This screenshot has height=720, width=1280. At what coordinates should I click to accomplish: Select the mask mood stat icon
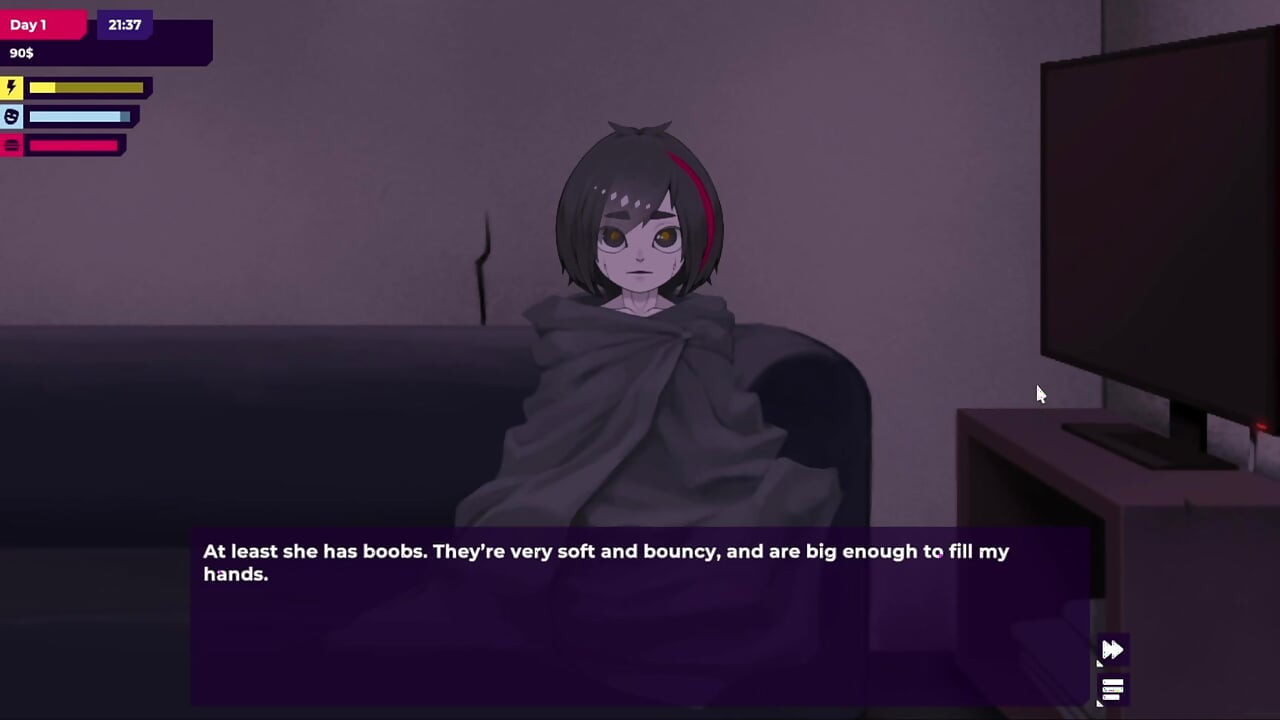11,116
